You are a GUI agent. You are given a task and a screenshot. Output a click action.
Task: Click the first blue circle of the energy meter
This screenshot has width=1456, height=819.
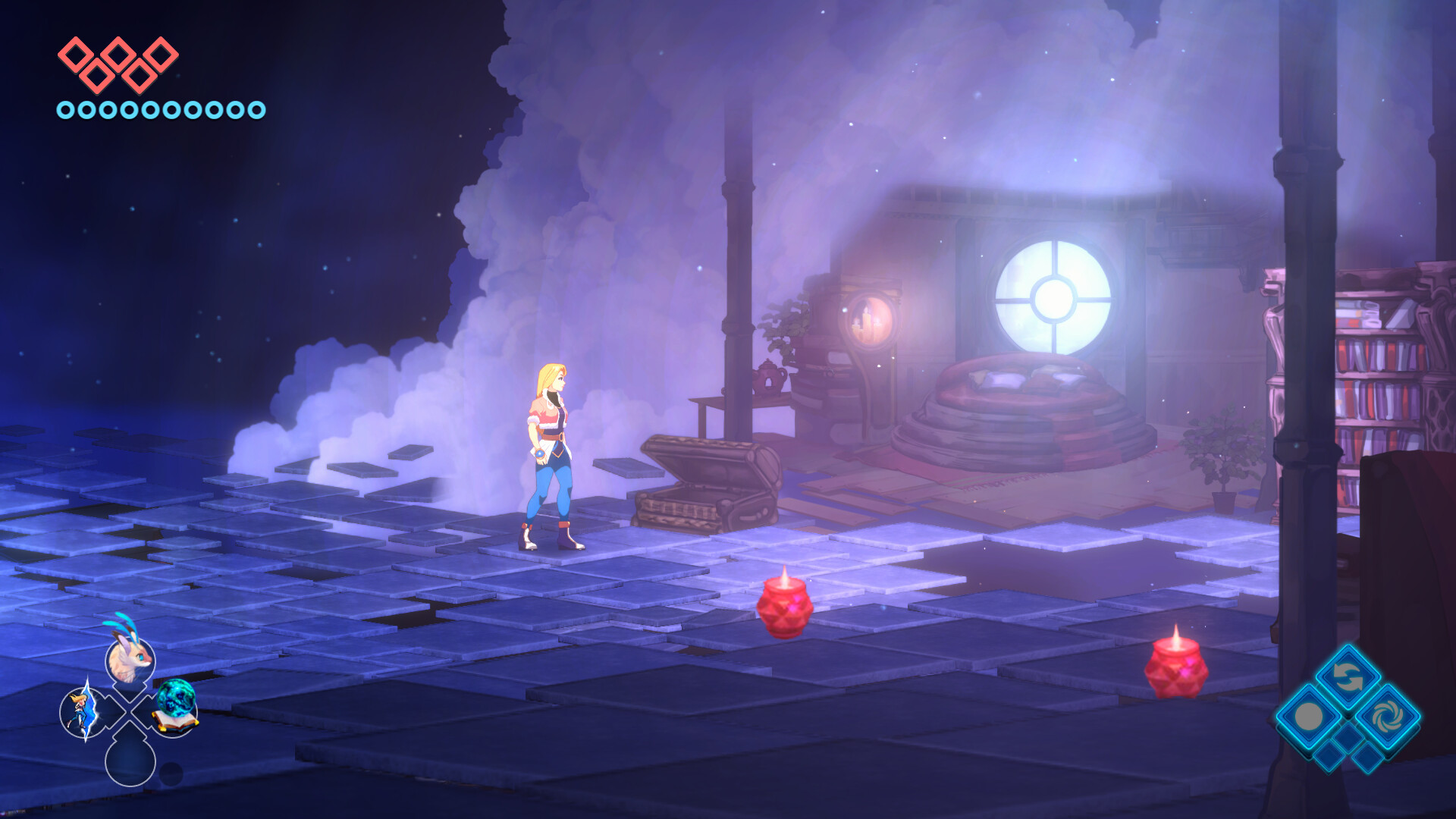point(65,108)
